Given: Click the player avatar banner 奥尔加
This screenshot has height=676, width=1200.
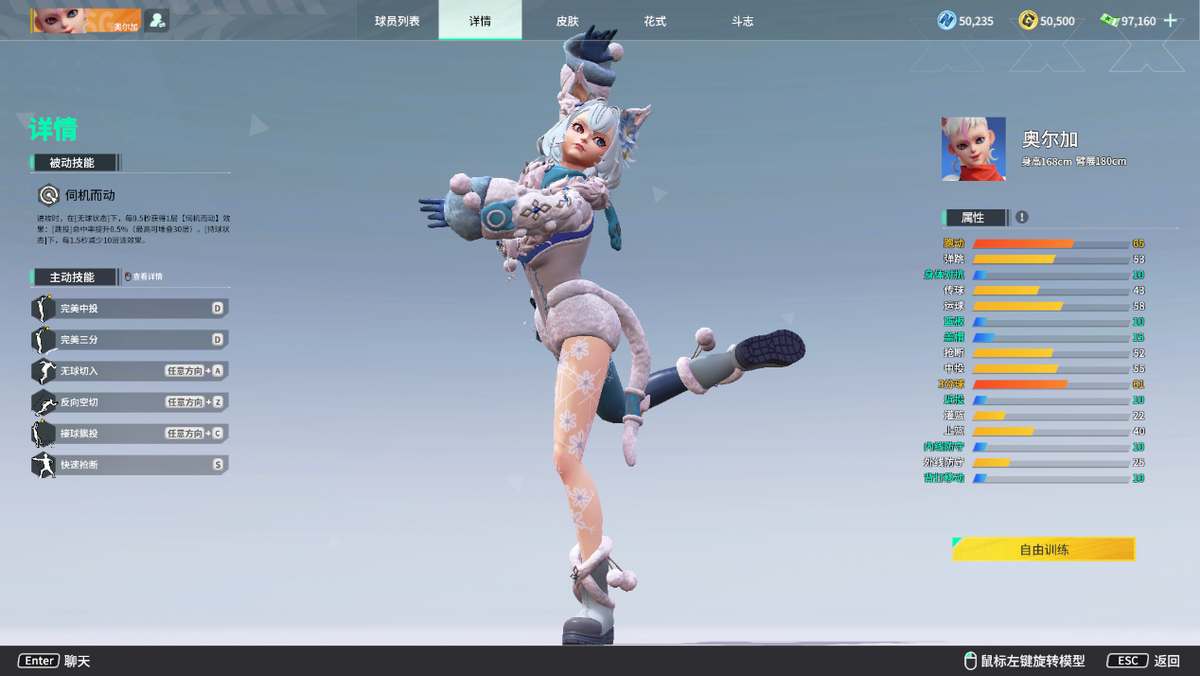Looking at the screenshot, I should click(x=86, y=21).
